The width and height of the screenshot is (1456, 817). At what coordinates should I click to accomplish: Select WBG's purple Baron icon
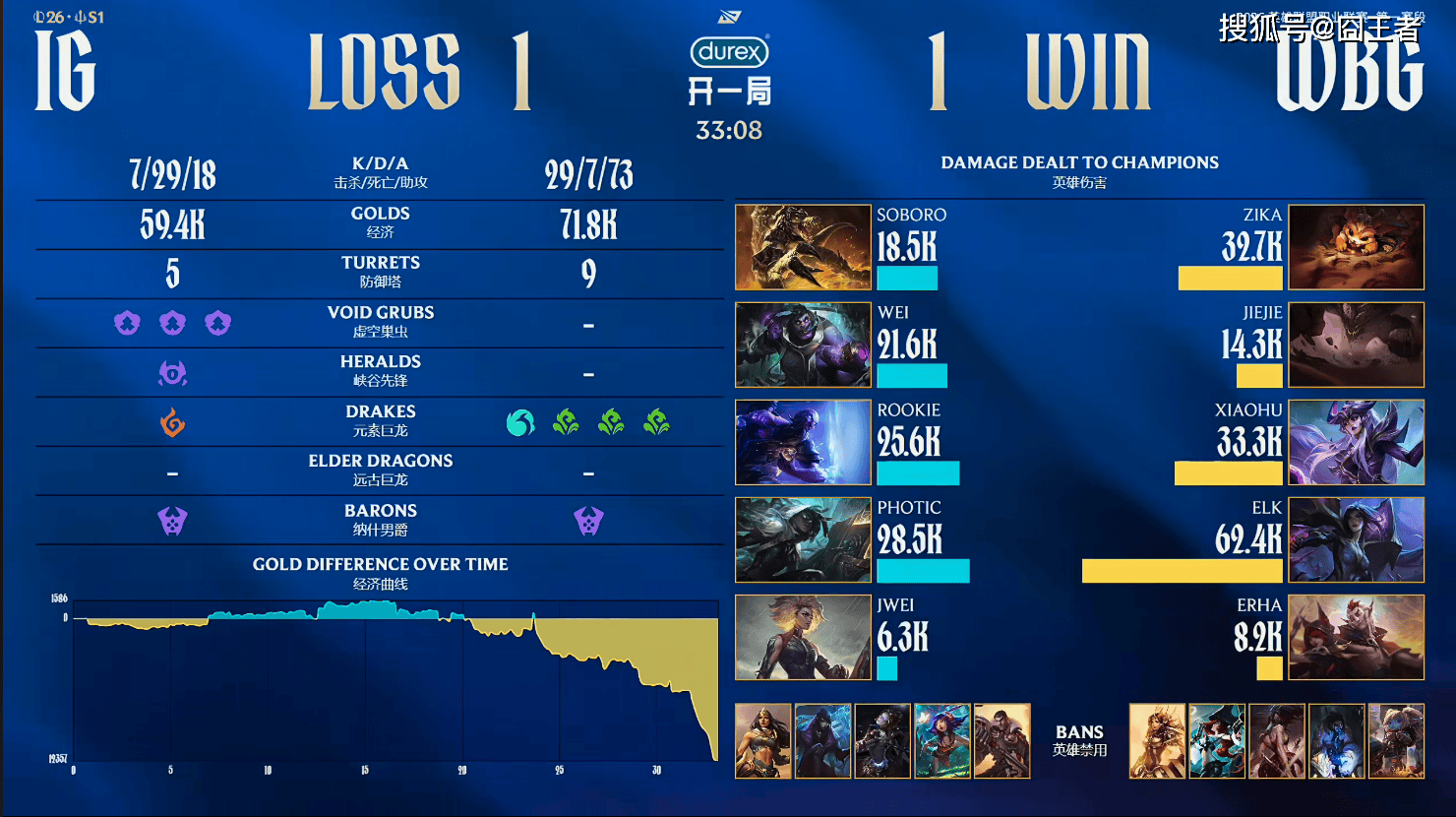tap(588, 521)
